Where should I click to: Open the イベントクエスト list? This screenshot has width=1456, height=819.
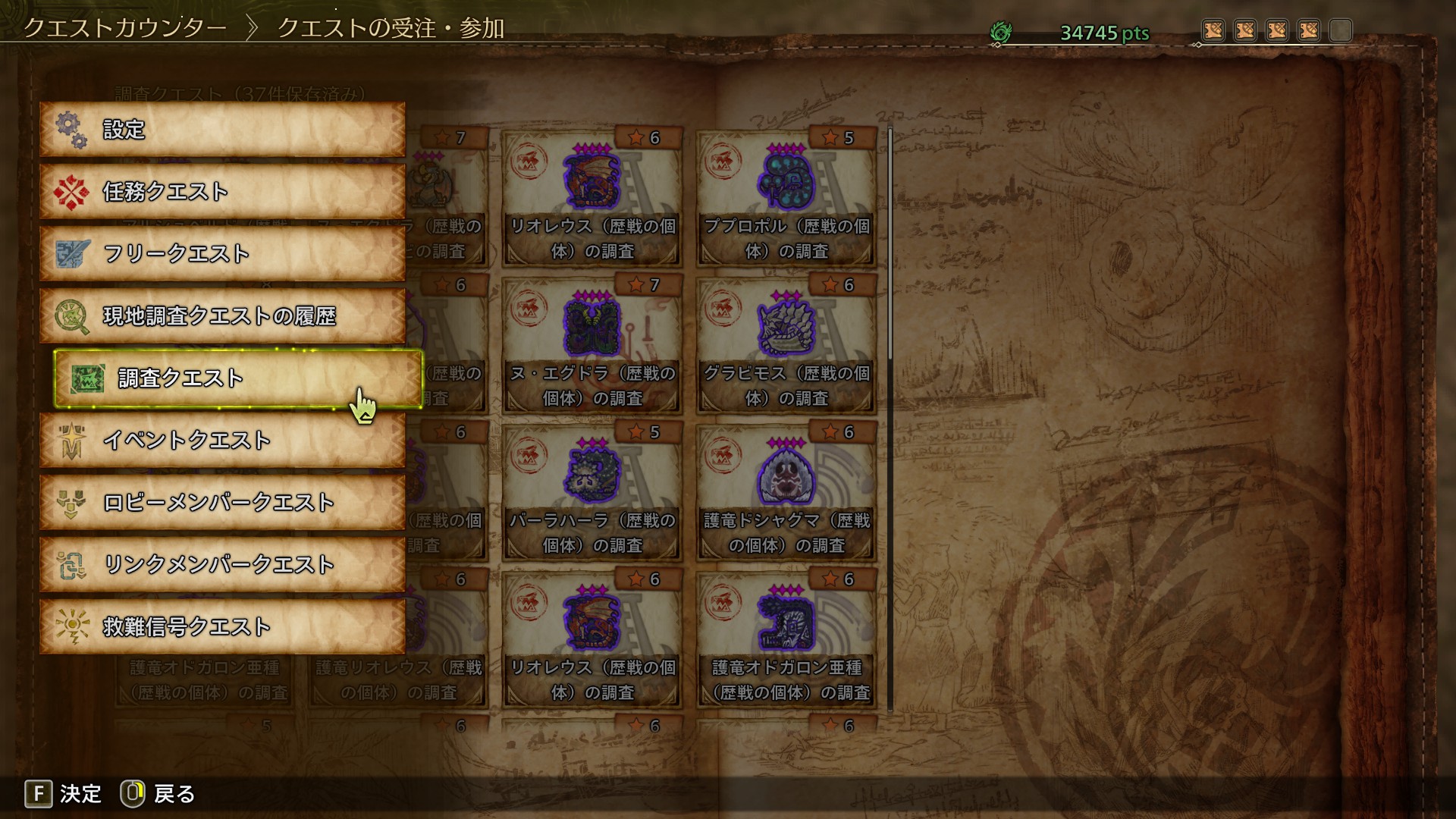click(222, 441)
